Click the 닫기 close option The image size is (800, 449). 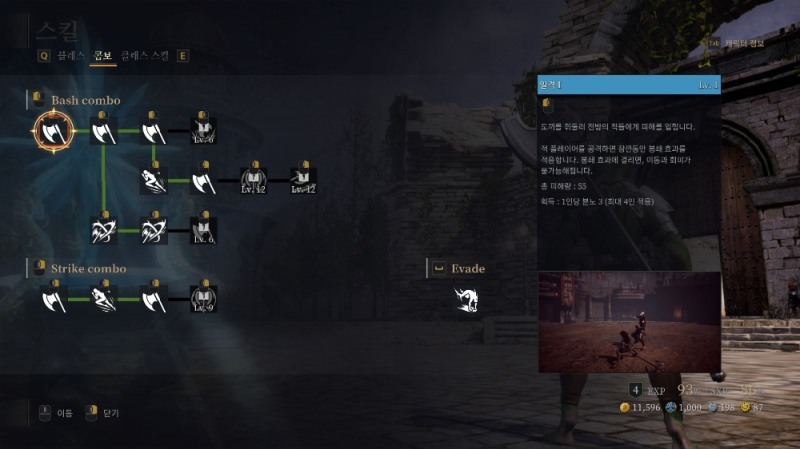point(109,412)
